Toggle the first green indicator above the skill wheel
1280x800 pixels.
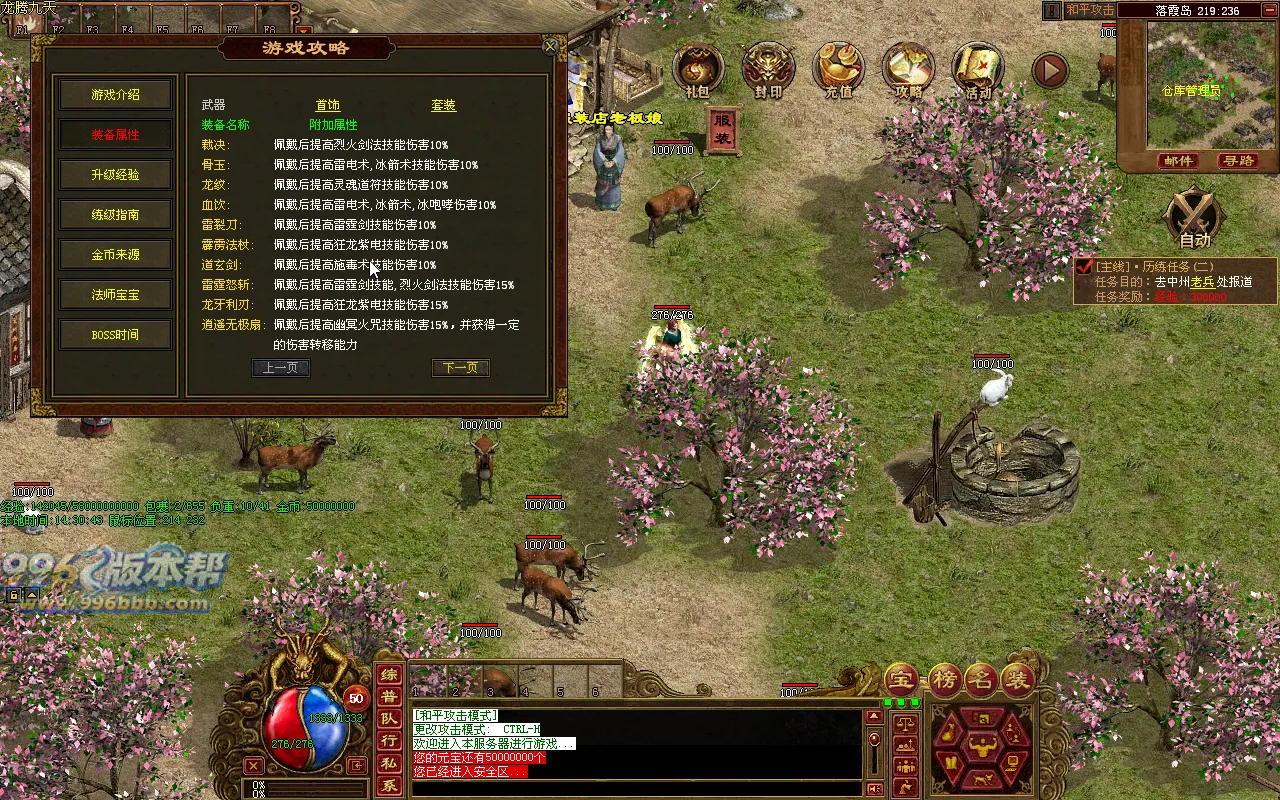[x=887, y=702]
